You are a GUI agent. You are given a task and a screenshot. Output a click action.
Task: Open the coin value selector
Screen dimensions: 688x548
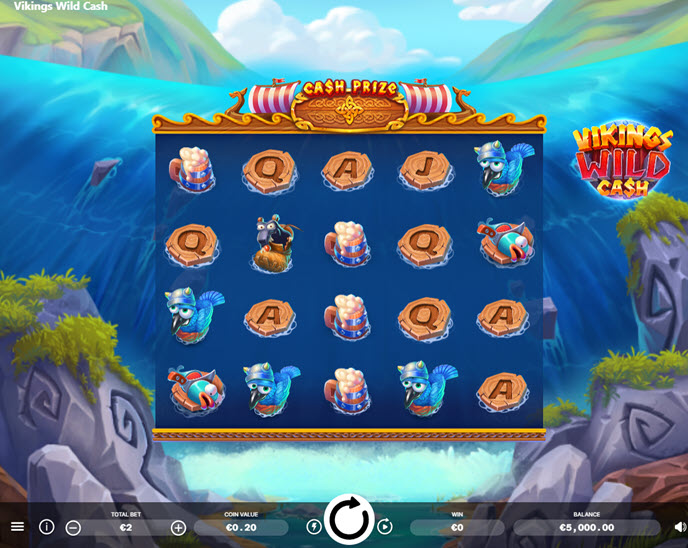click(241, 527)
